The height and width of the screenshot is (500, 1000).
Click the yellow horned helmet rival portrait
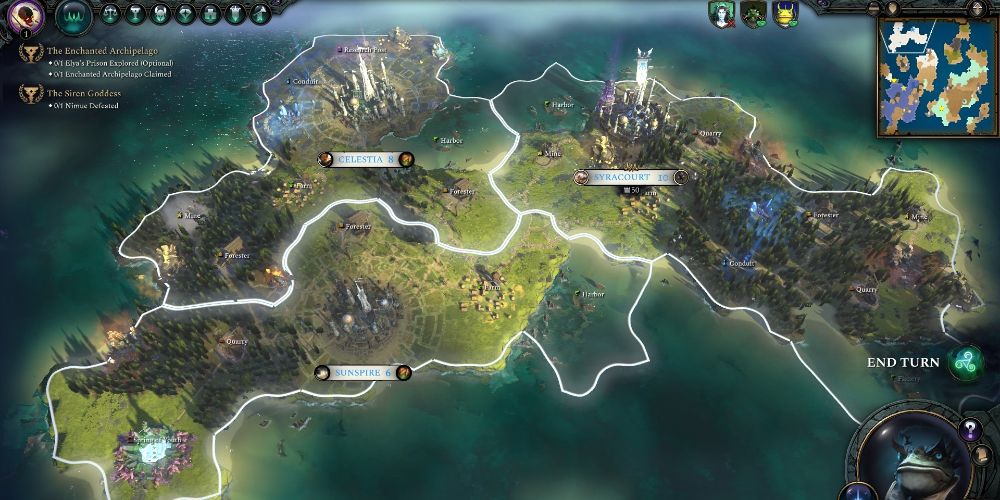[x=786, y=14]
